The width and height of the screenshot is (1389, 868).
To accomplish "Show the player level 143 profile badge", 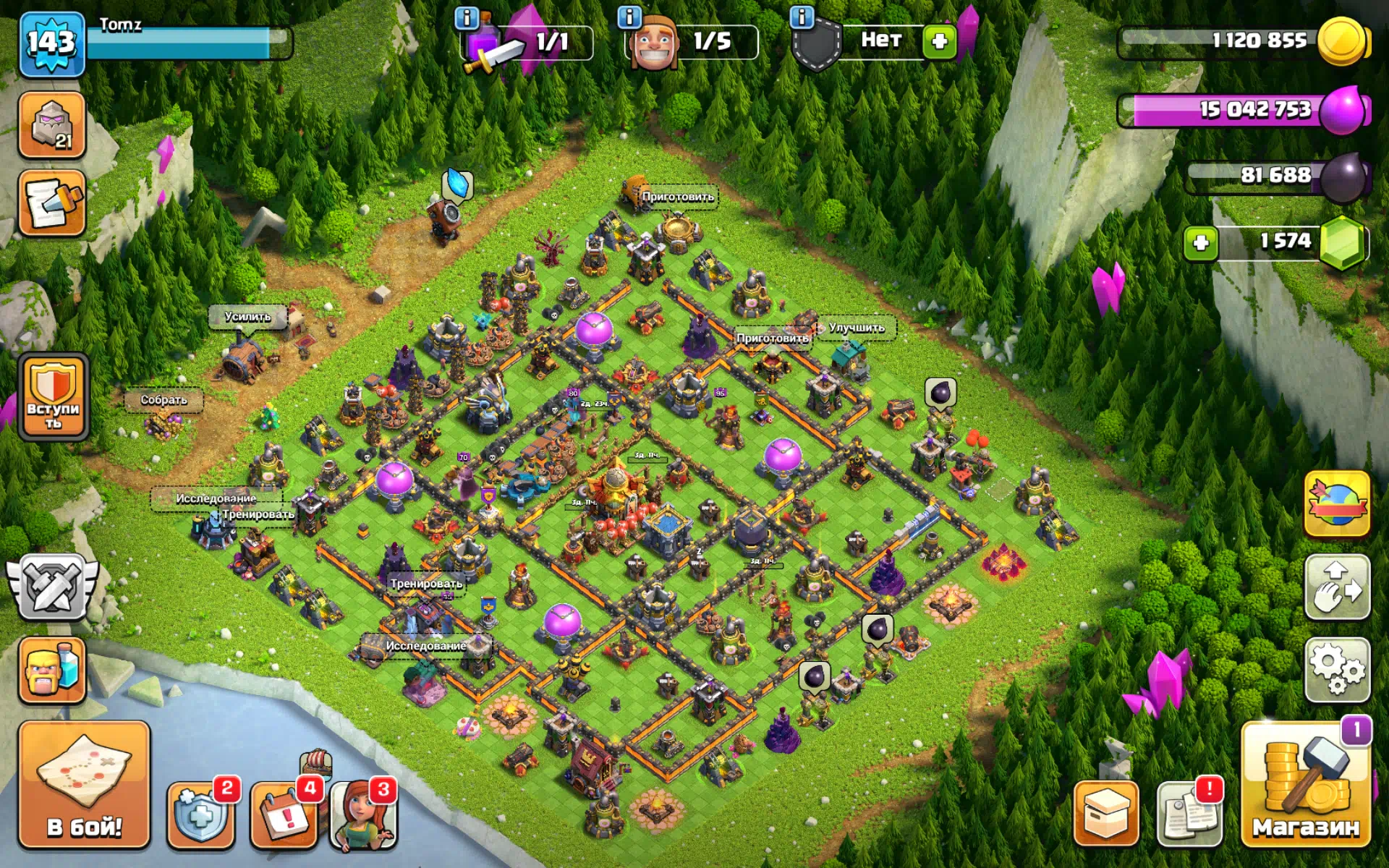I will tap(51, 43).
